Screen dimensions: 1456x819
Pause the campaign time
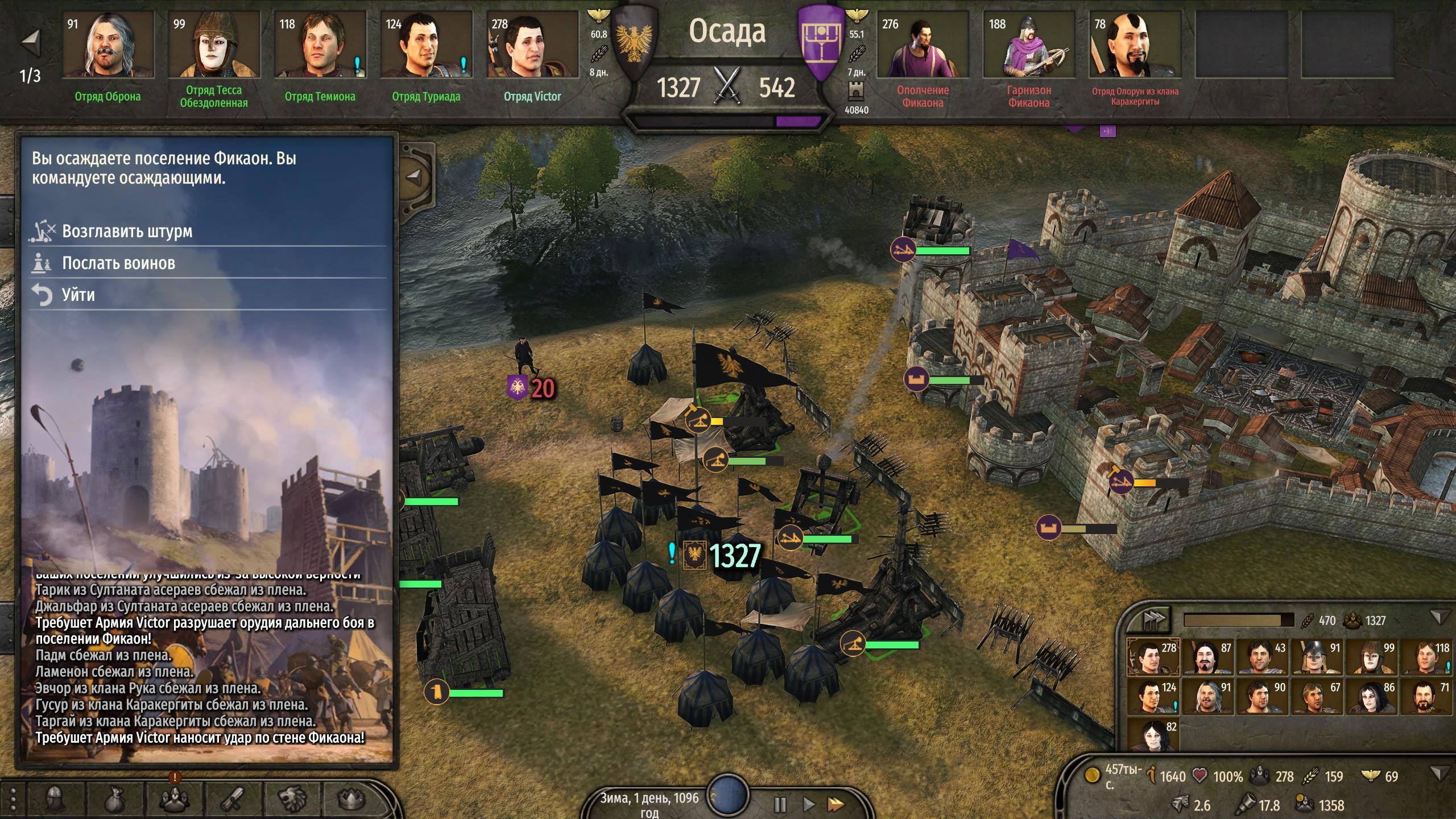[780, 804]
